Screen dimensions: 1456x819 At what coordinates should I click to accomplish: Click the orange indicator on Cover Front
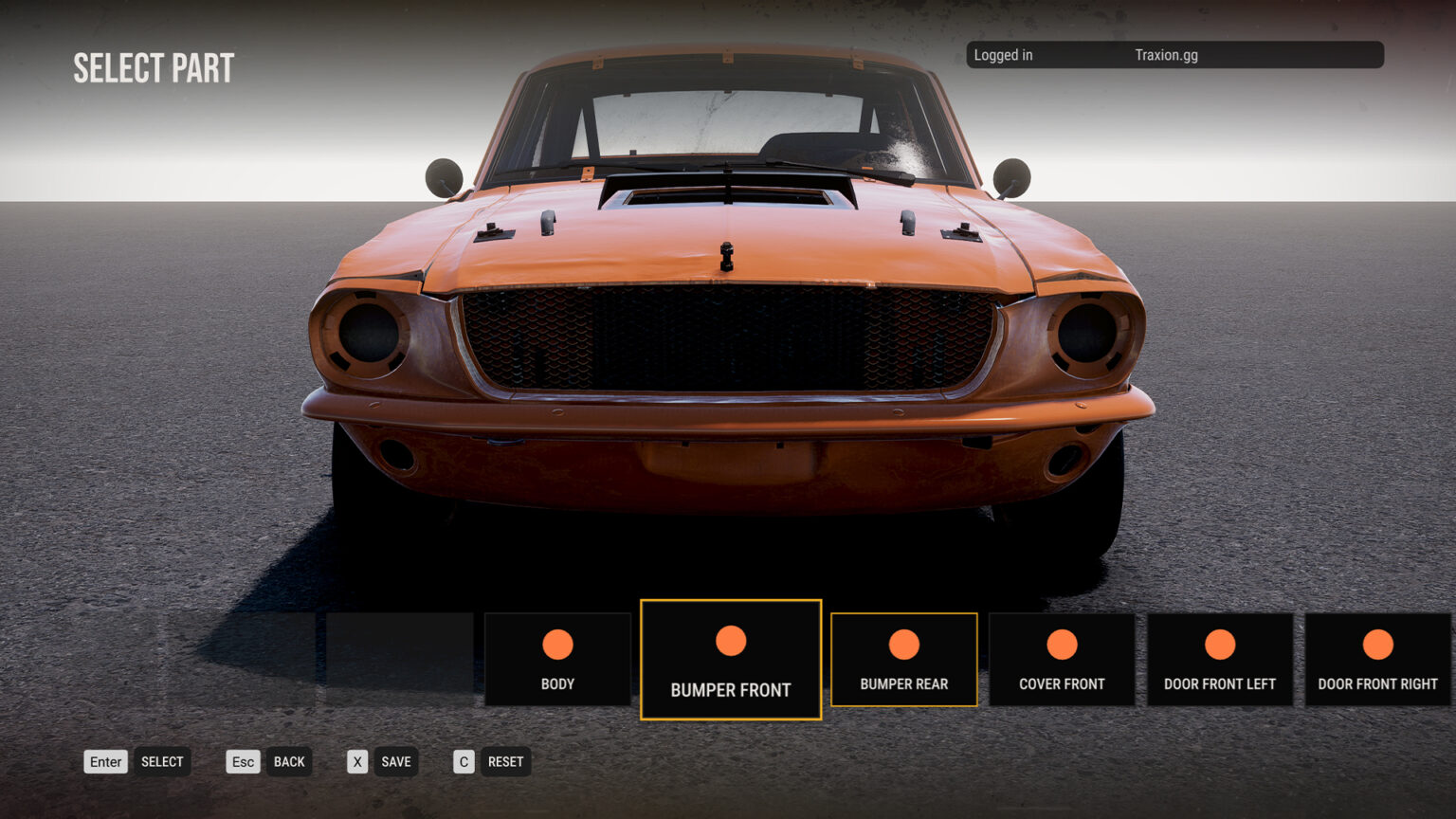tap(1062, 642)
